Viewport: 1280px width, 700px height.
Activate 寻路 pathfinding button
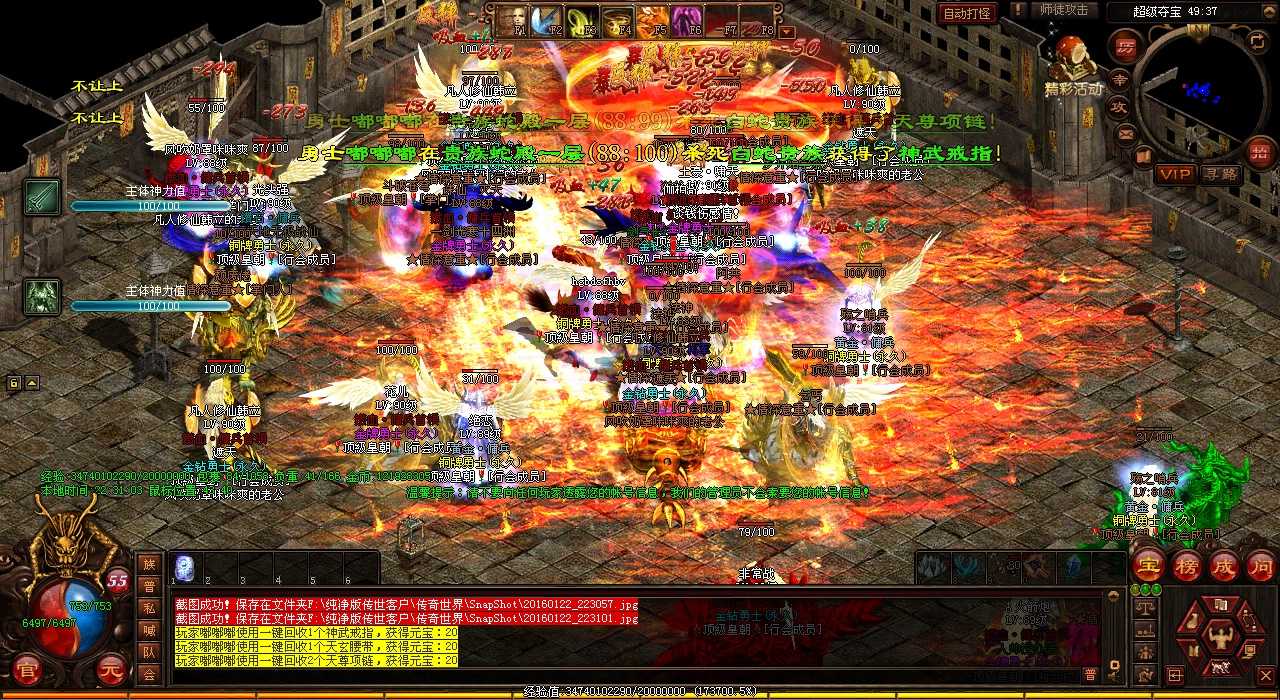point(1220,173)
